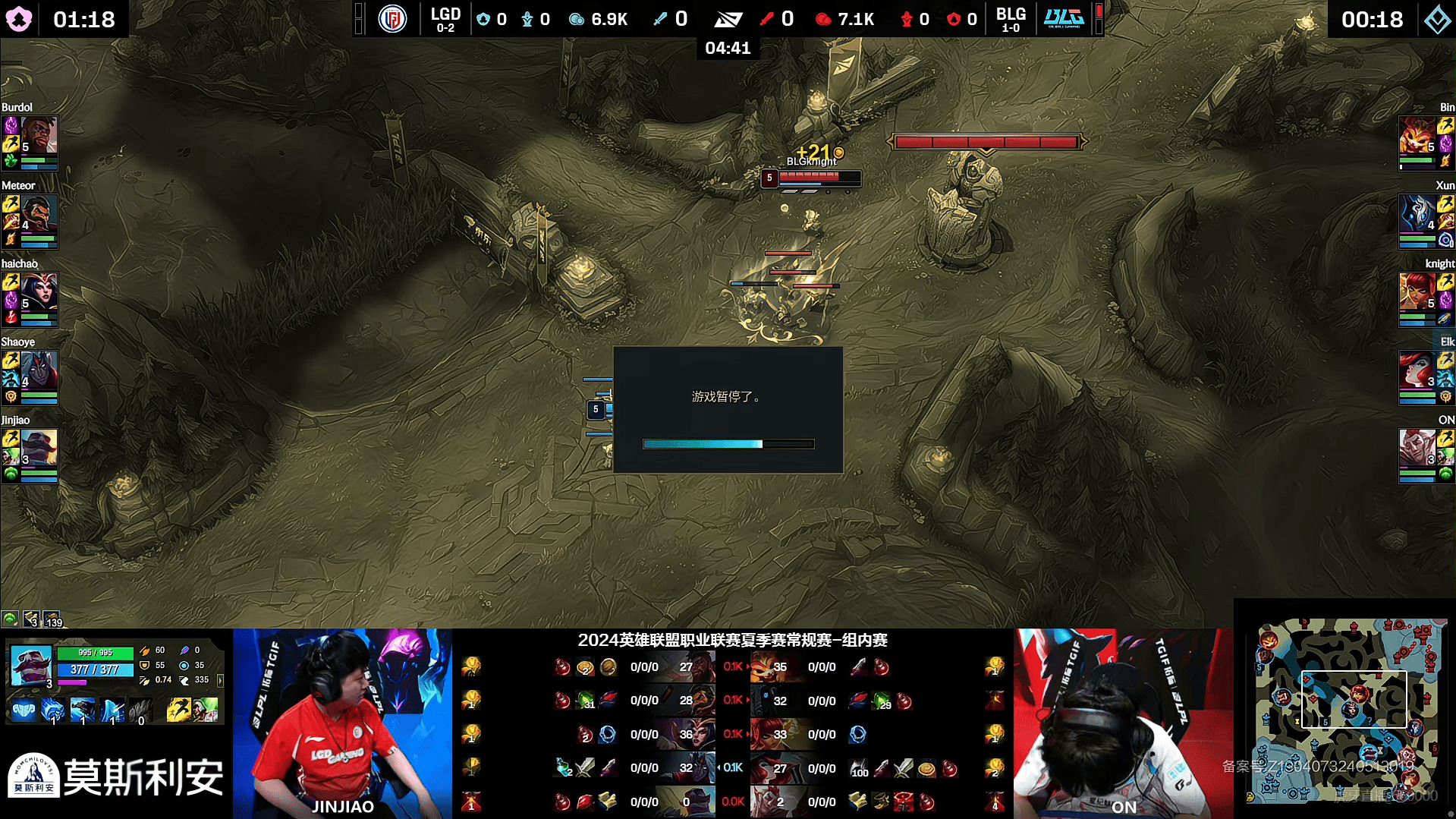Choose Xun's champion portrait
The width and height of the screenshot is (1456, 819).
1417,214
